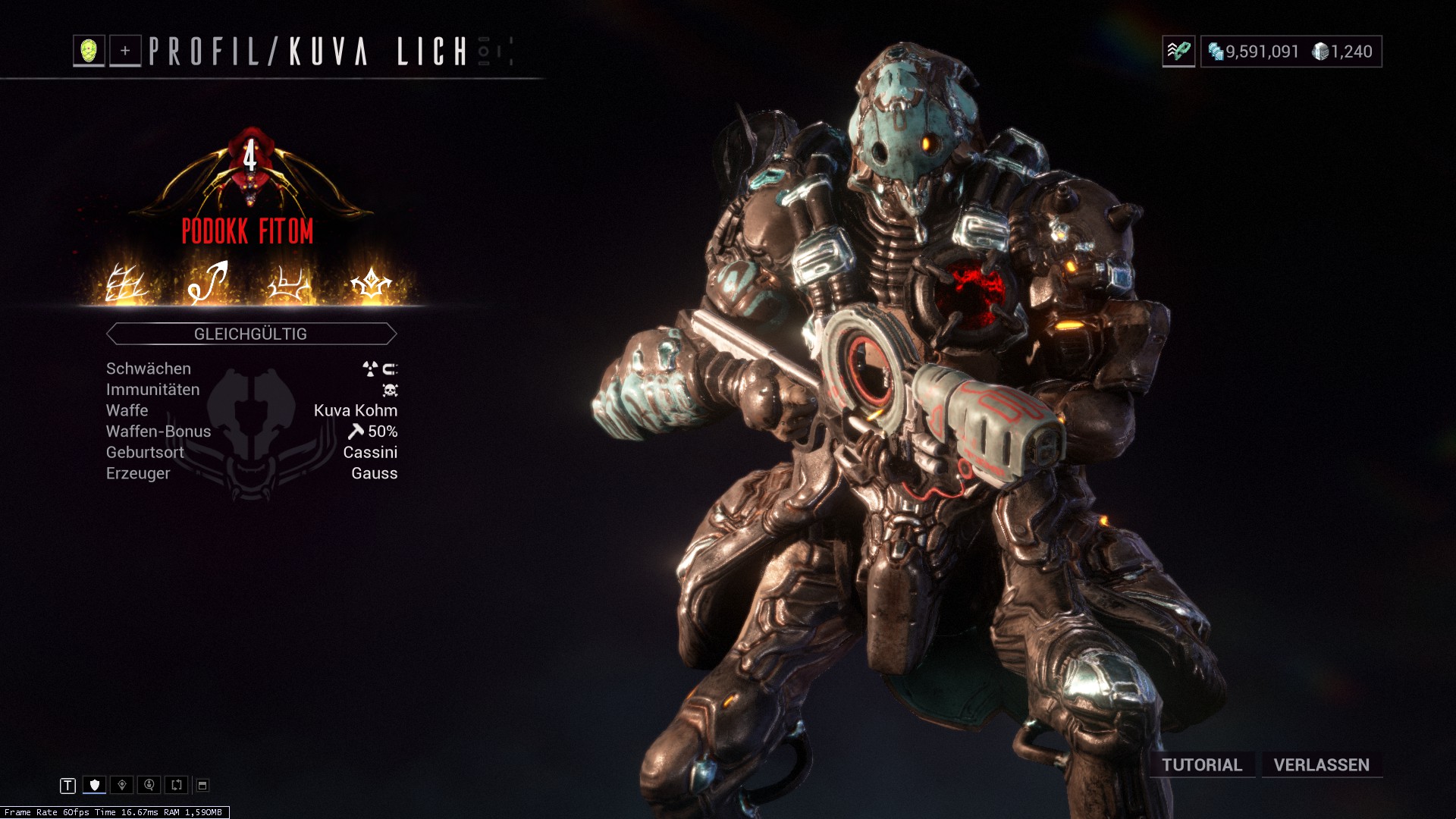
Task: Open the player search chat tab
Action: click(x=149, y=785)
